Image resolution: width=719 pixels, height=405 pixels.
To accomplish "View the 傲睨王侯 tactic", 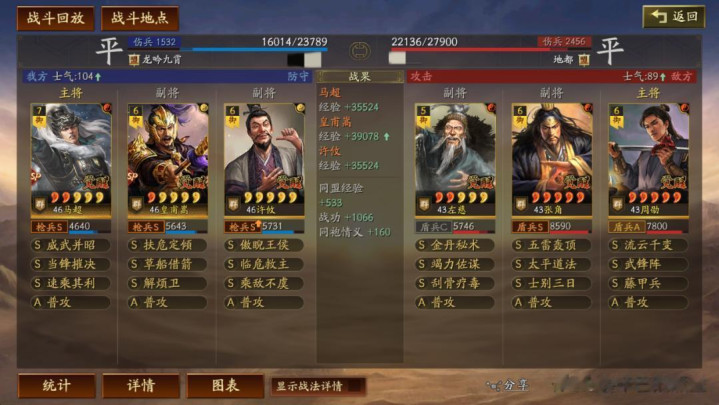I will pyautogui.click(x=264, y=245).
